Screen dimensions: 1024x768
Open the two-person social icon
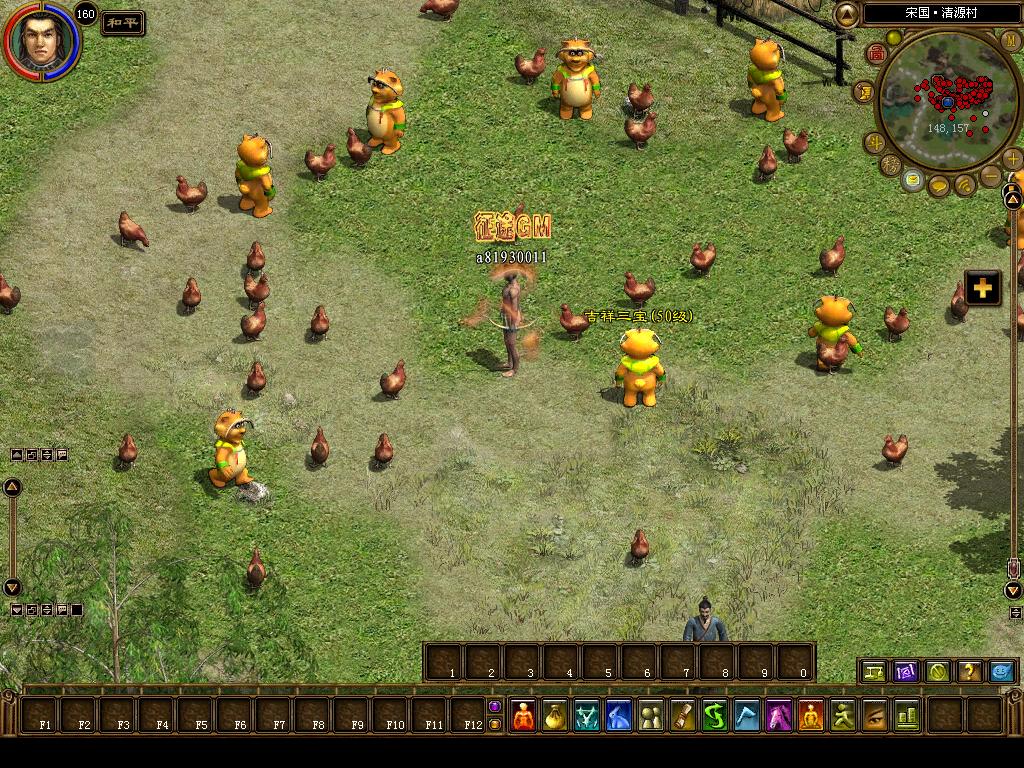tap(651, 716)
